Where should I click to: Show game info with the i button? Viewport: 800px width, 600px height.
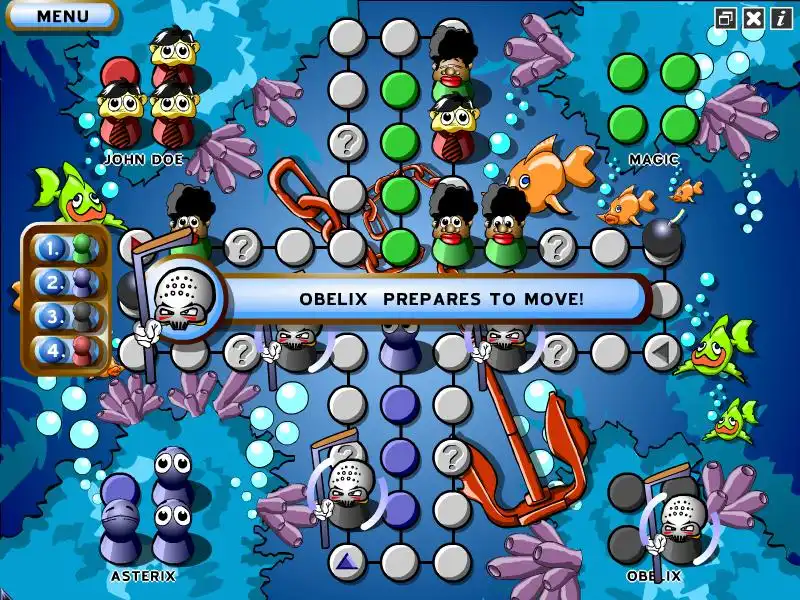pyautogui.click(x=780, y=18)
